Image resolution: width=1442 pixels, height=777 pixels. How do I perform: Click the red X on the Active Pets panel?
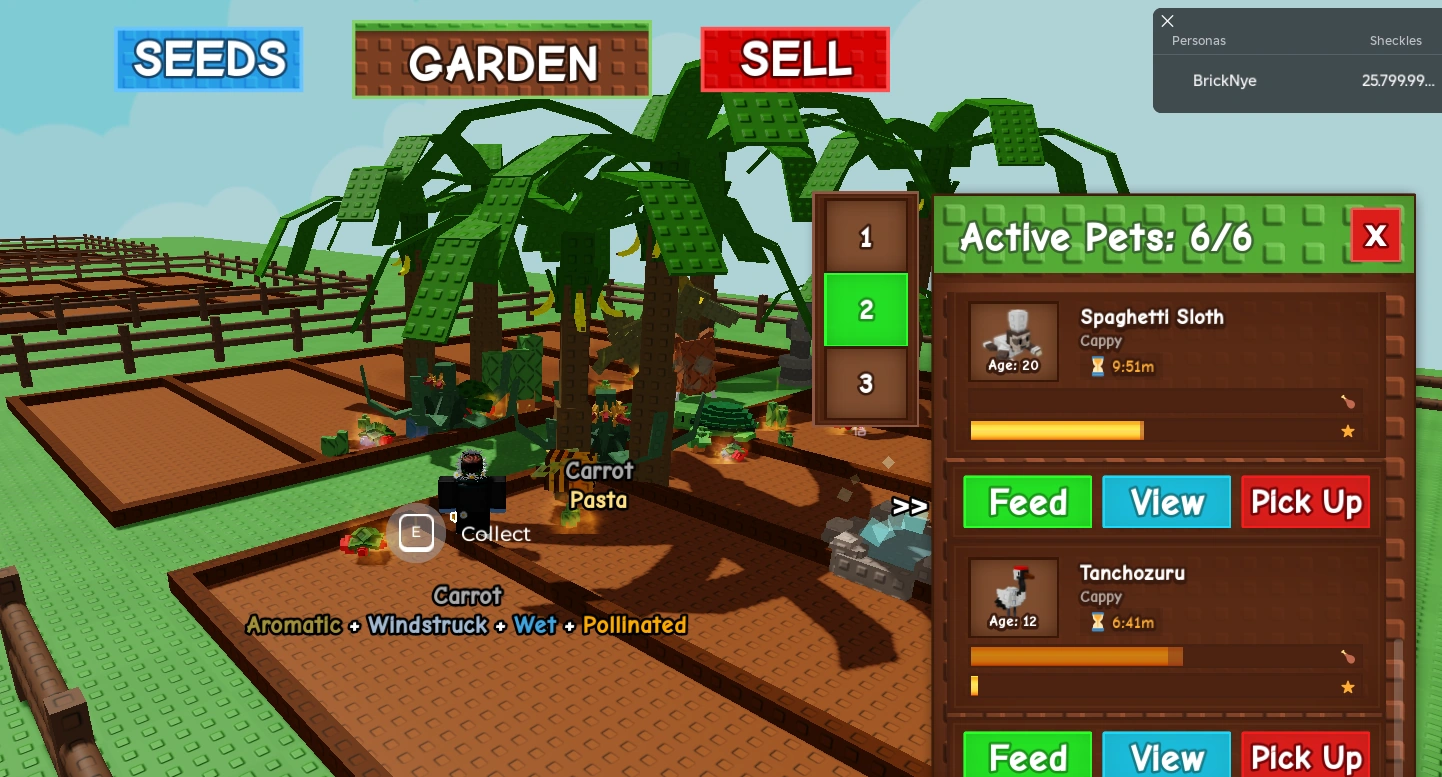pyautogui.click(x=1375, y=235)
